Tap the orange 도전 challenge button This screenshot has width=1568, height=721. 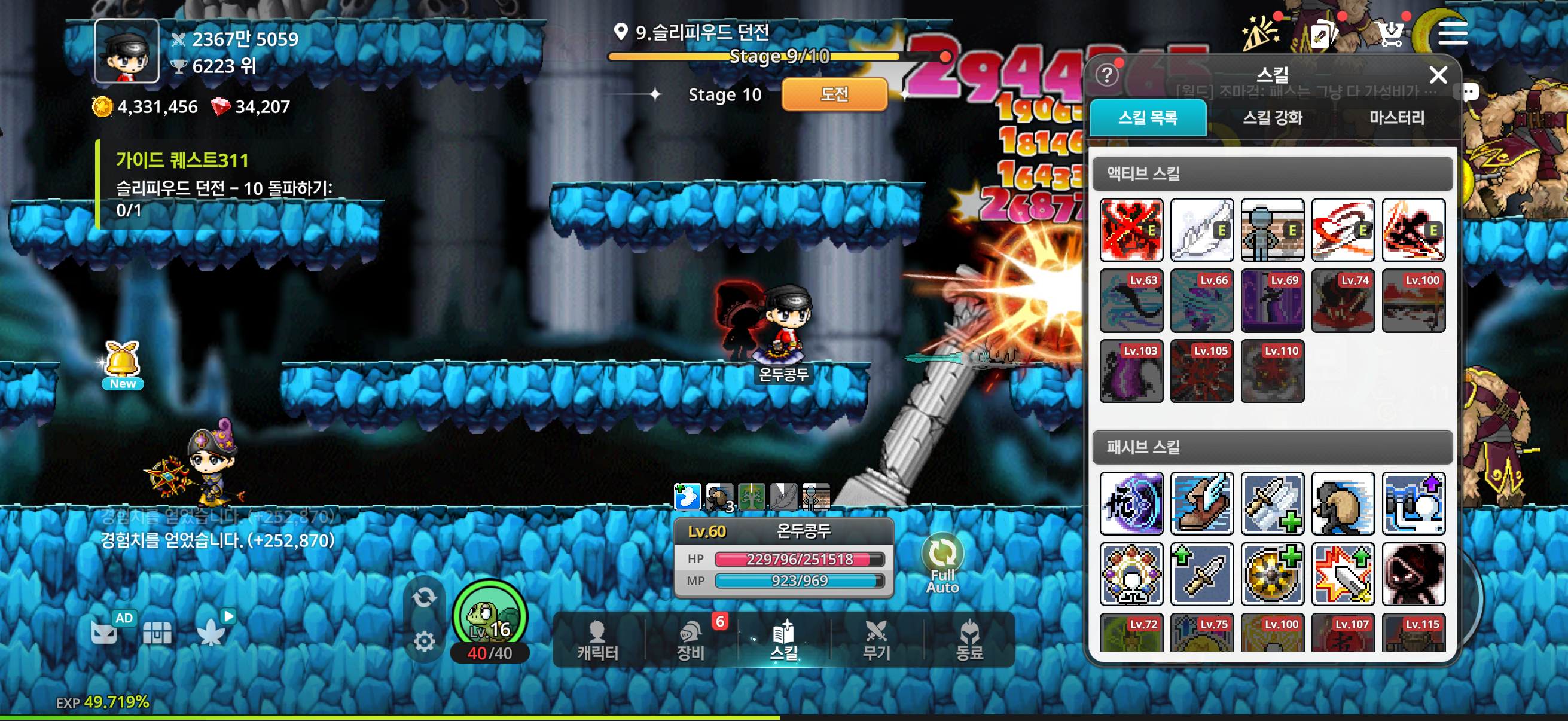[834, 94]
